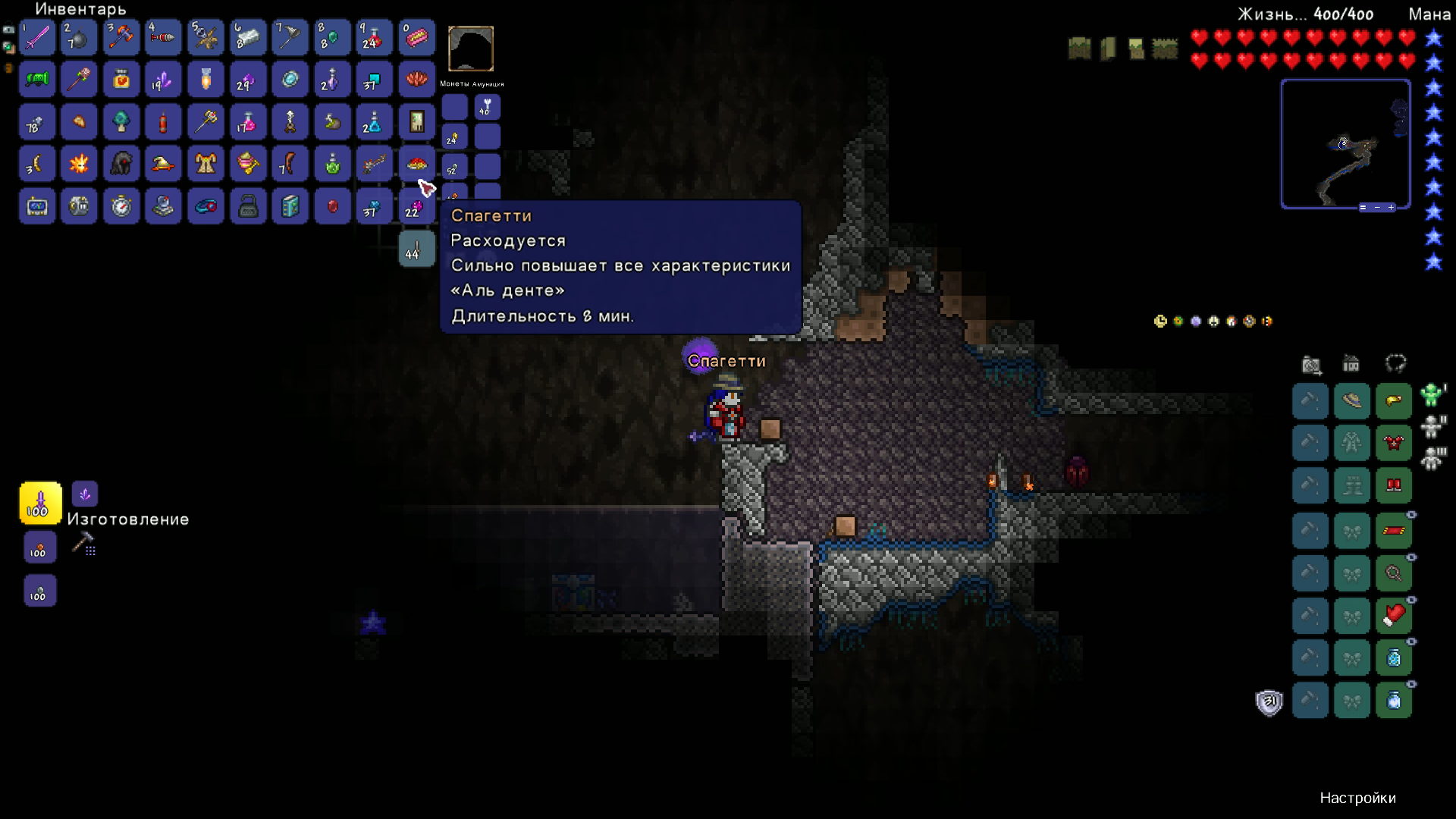Select the red healing potion stack

[x=372, y=37]
